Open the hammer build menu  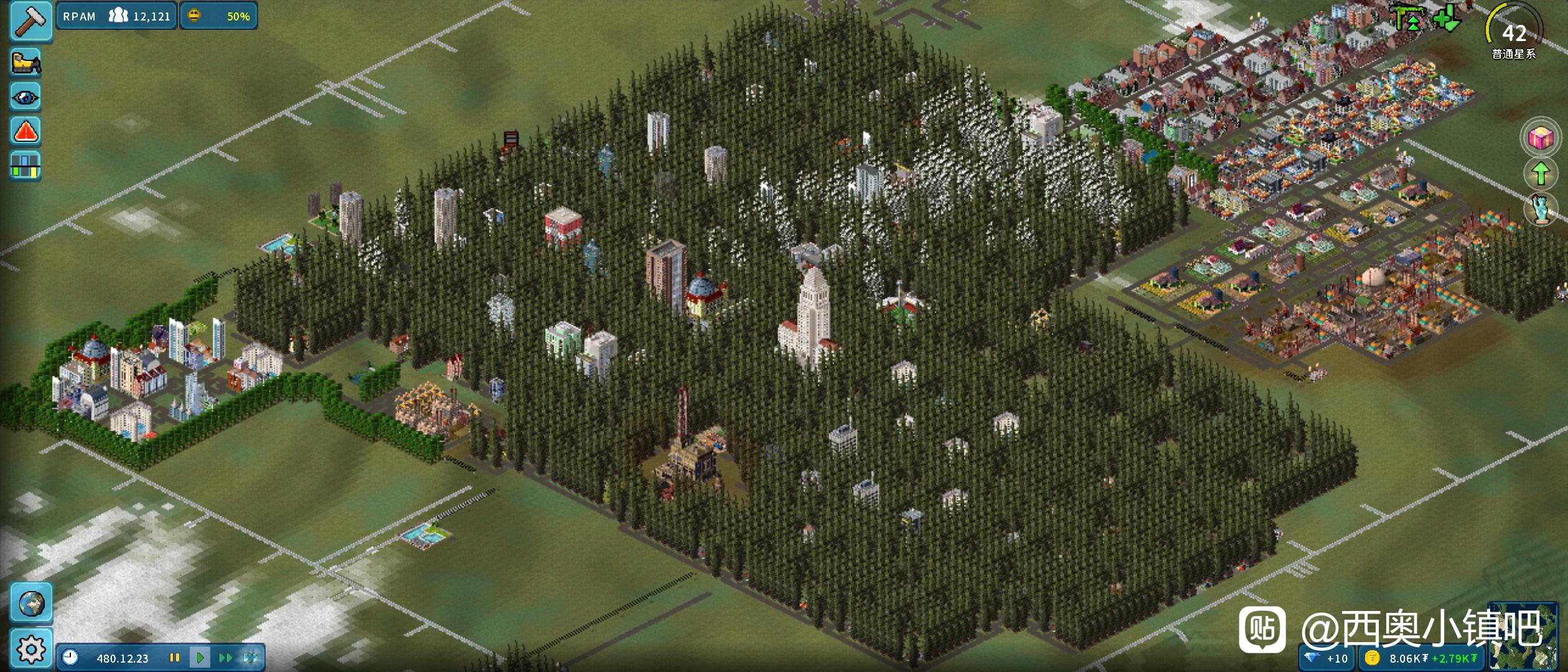point(30,20)
